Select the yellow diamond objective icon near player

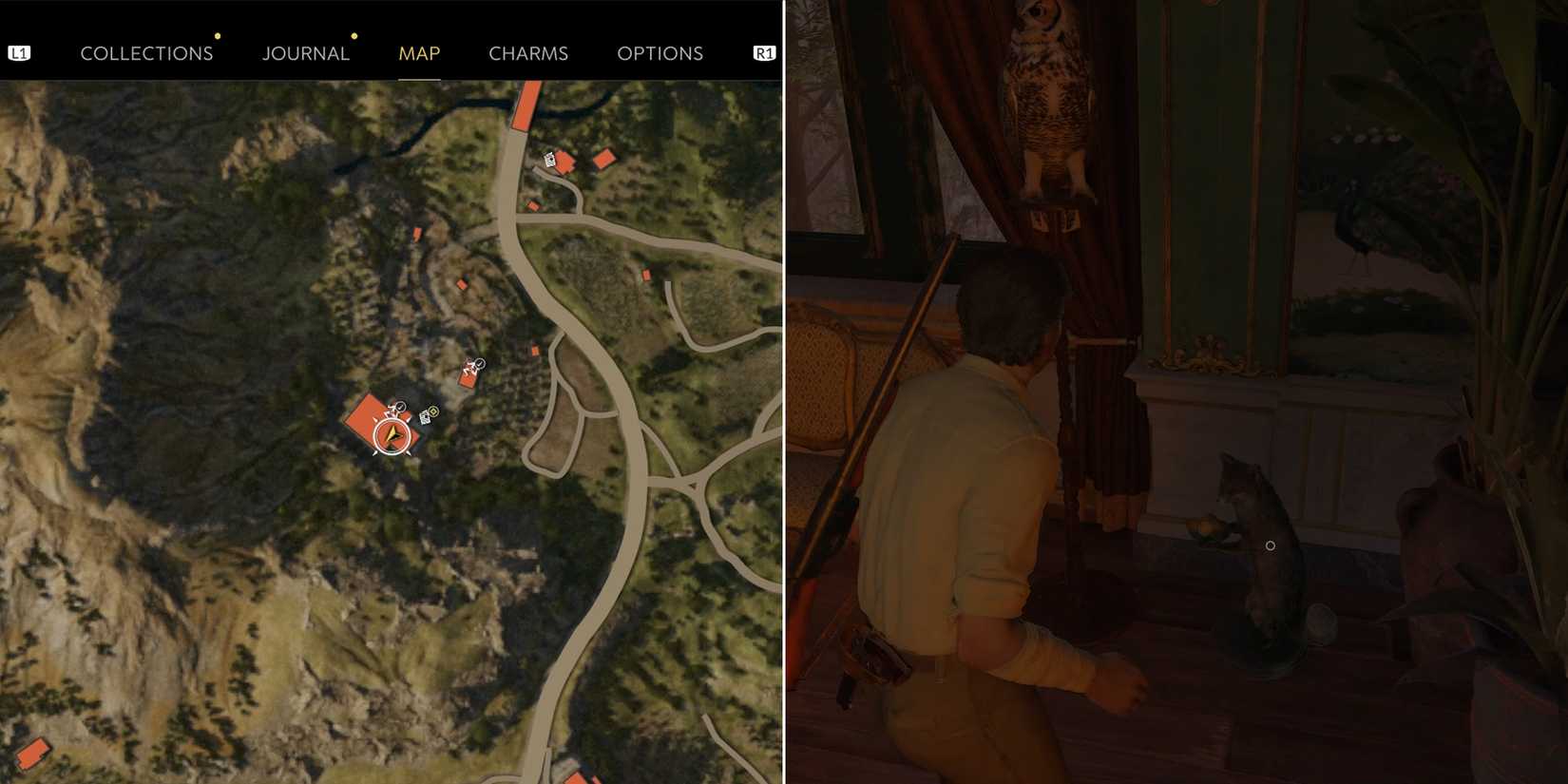point(432,411)
